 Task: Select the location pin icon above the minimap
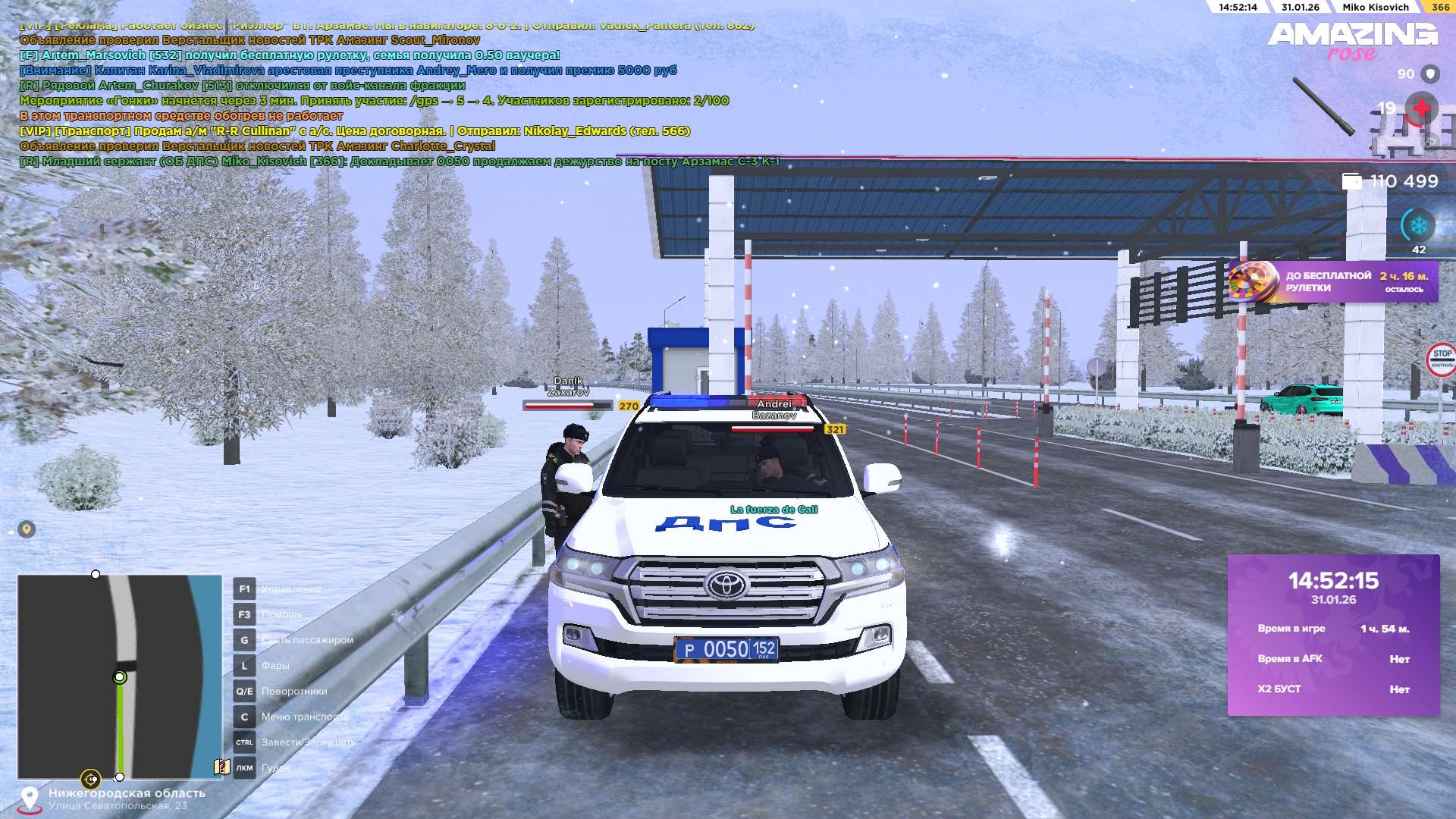pyautogui.click(x=27, y=529)
